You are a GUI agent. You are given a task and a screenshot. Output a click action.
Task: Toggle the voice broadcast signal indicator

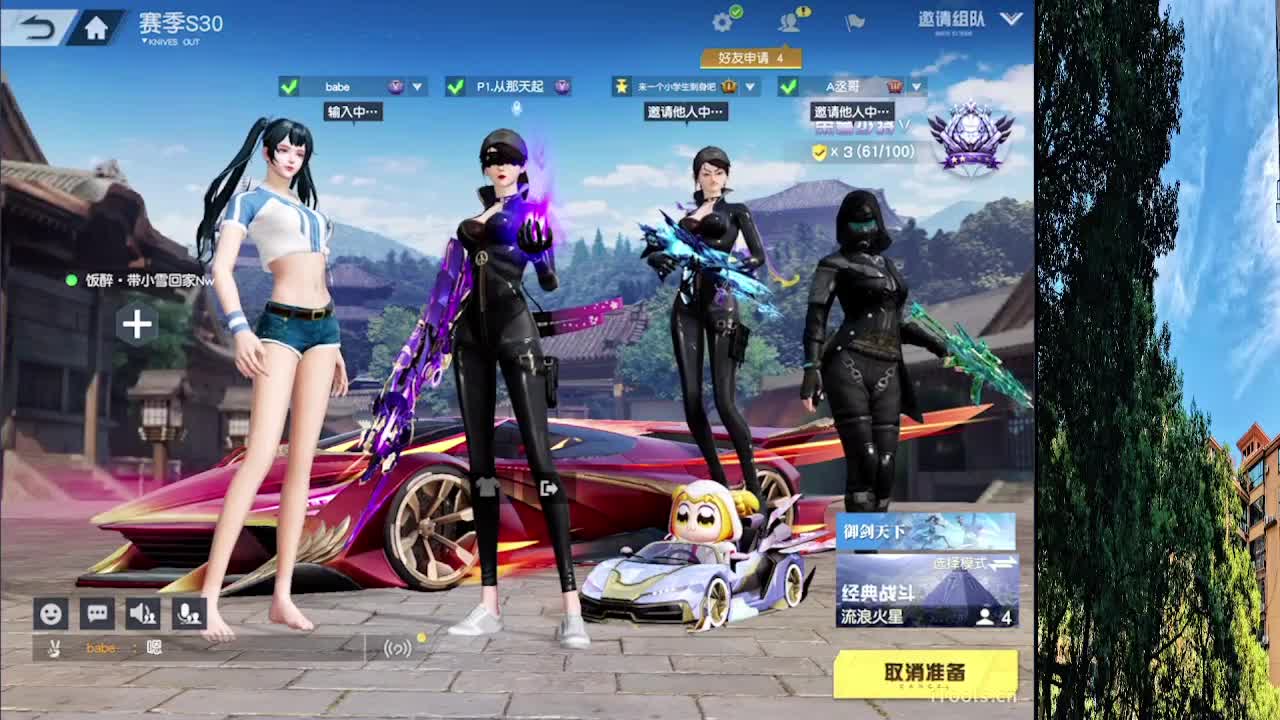pyautogui.click(x=398, y=648)
